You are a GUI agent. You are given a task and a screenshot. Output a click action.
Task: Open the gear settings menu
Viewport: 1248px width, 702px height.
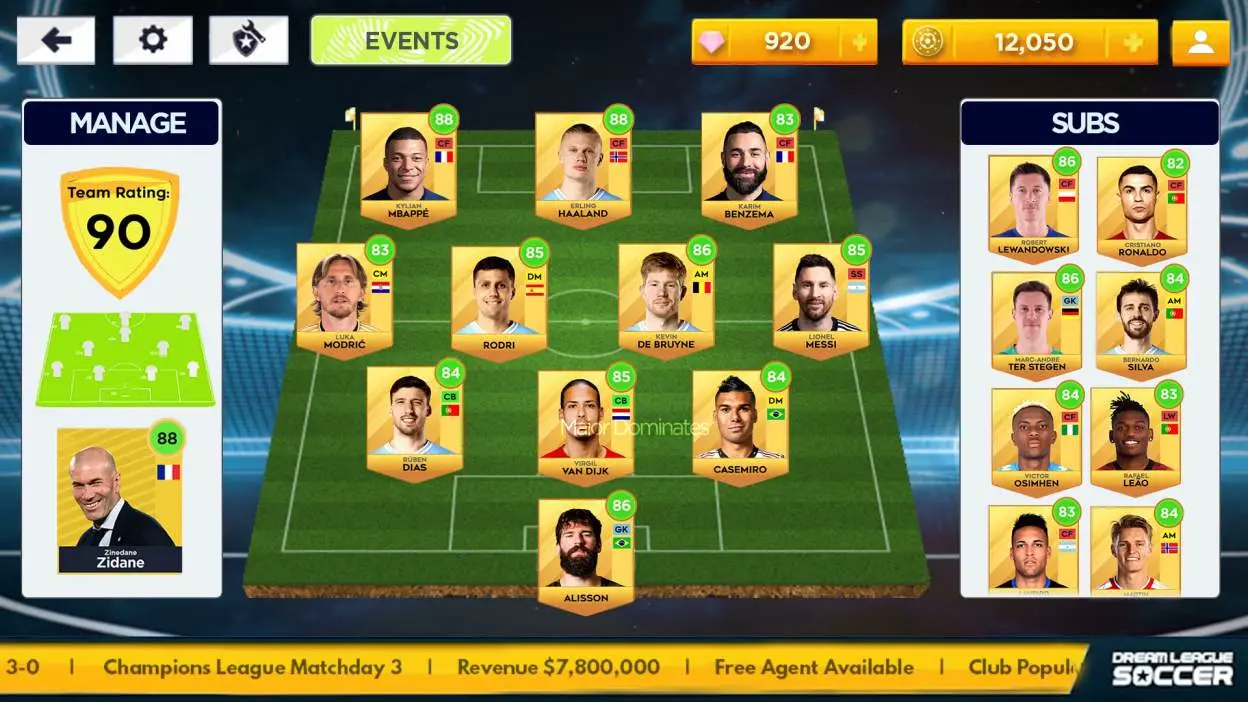pos(152,41)
